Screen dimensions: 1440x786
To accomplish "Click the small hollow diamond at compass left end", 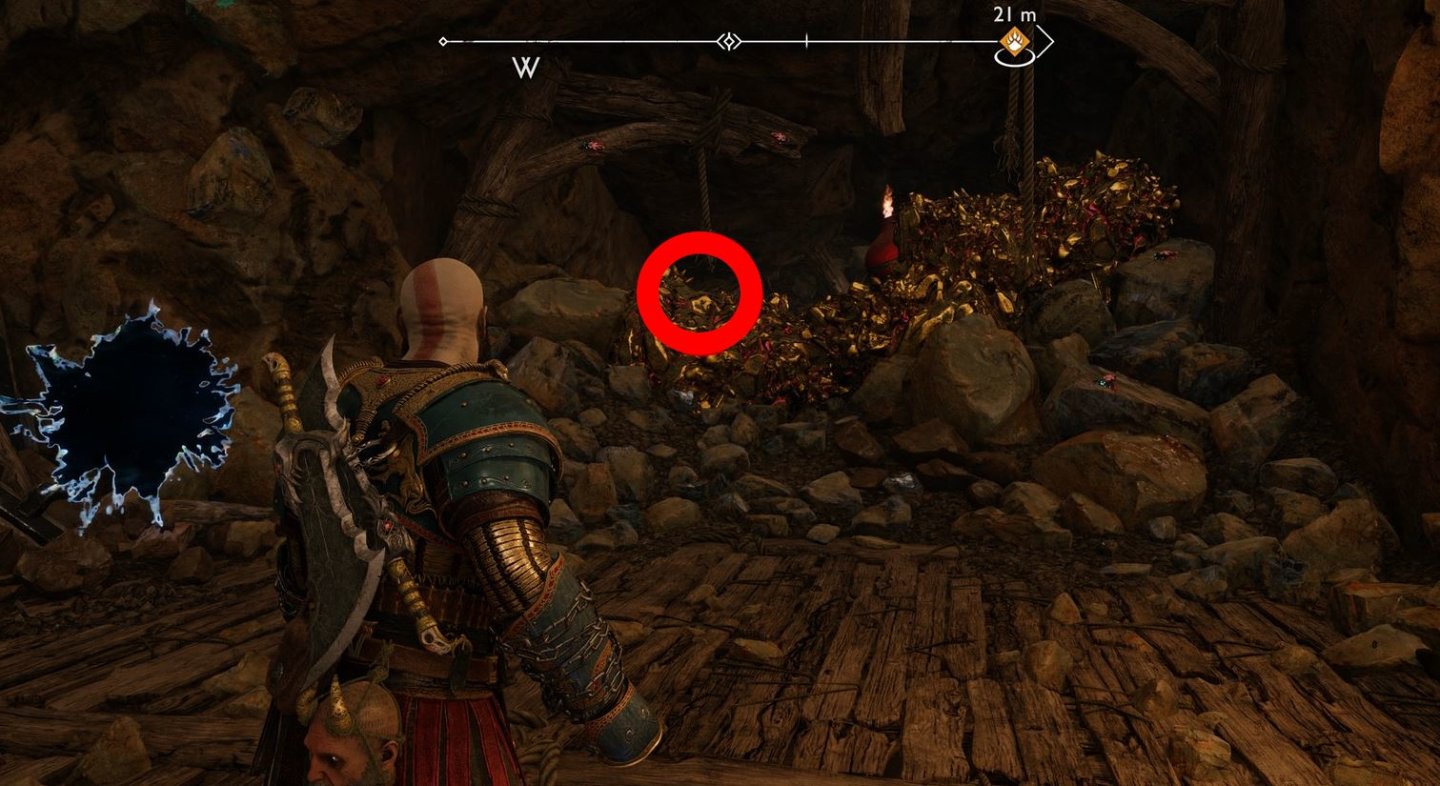I will 441,41.
